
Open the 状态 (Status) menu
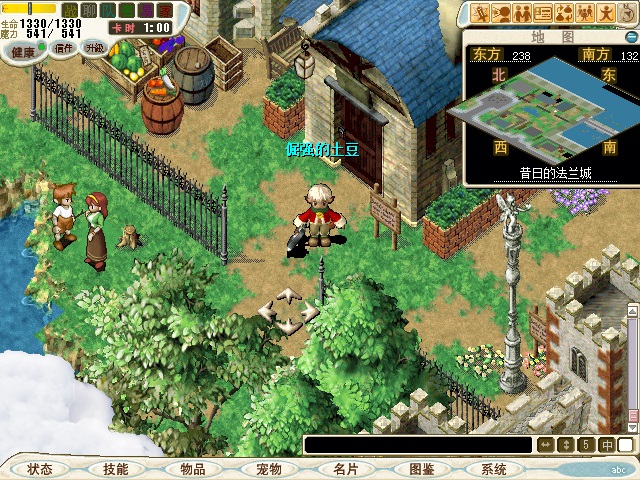click(40, 469)
